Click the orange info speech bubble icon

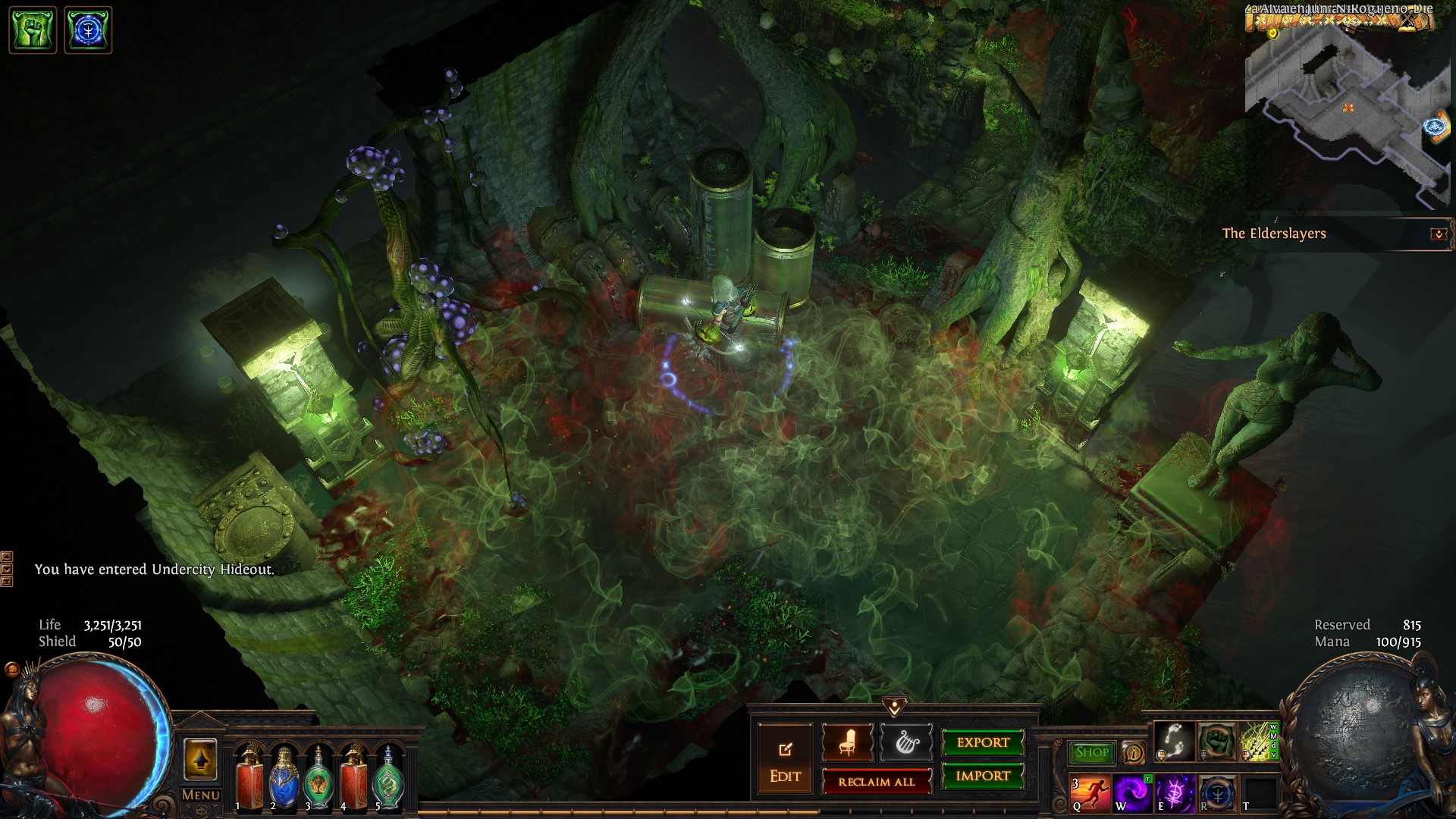pos(1134,752)
